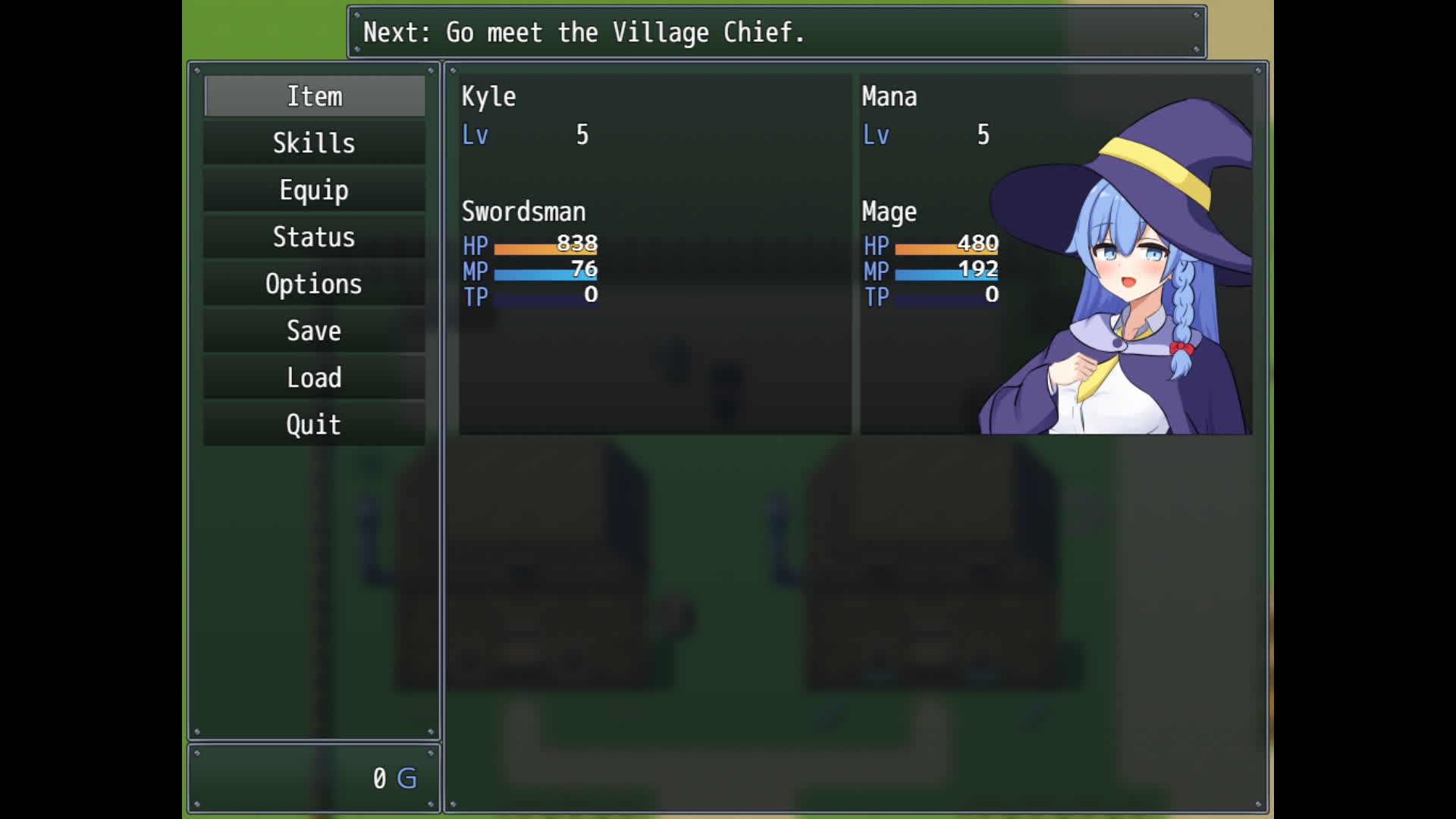Screen dimensions: 1456x819
Task: Select Save to save the game
Action: point(314,331)
